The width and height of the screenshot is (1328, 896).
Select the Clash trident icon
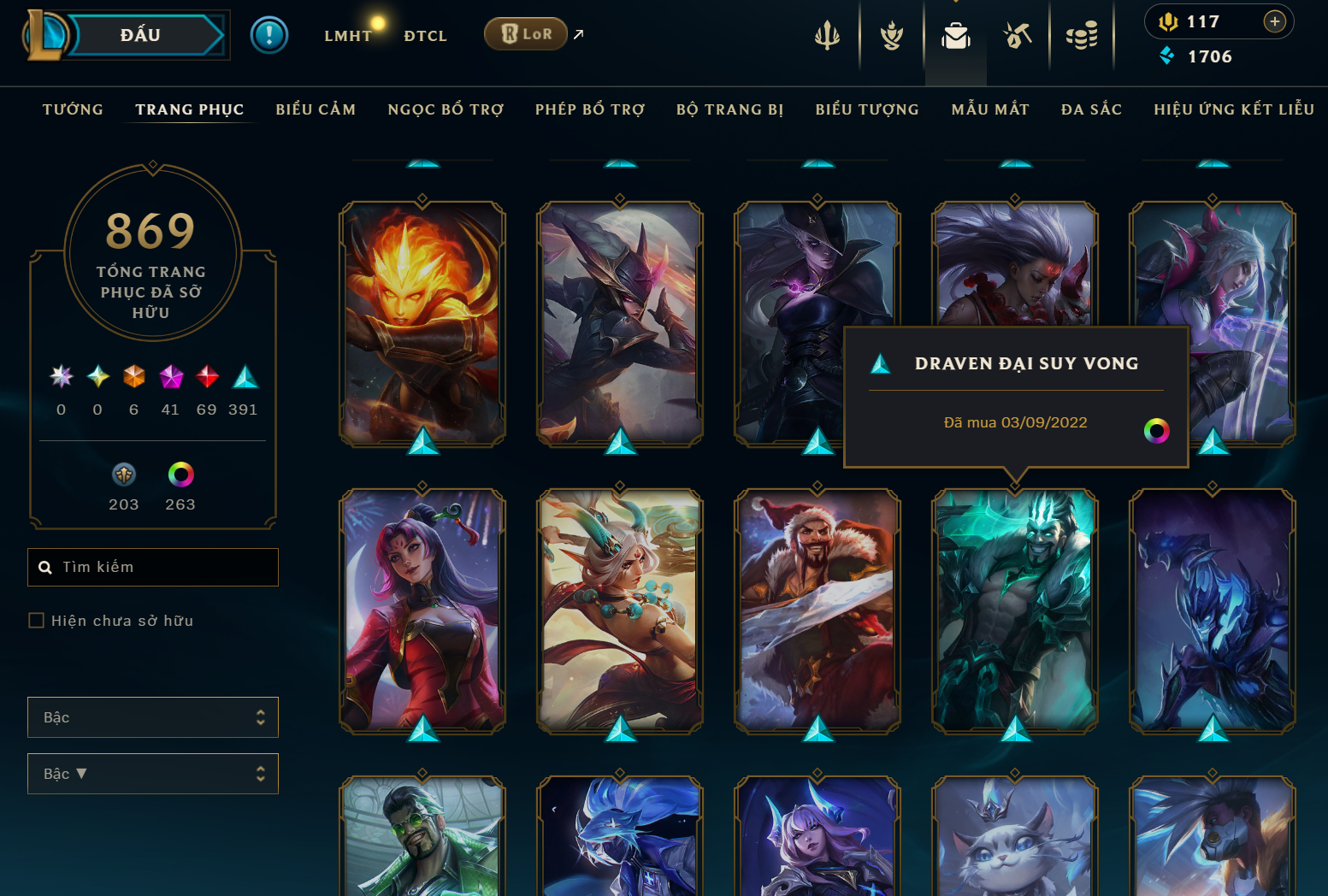[x=827, y=36]
